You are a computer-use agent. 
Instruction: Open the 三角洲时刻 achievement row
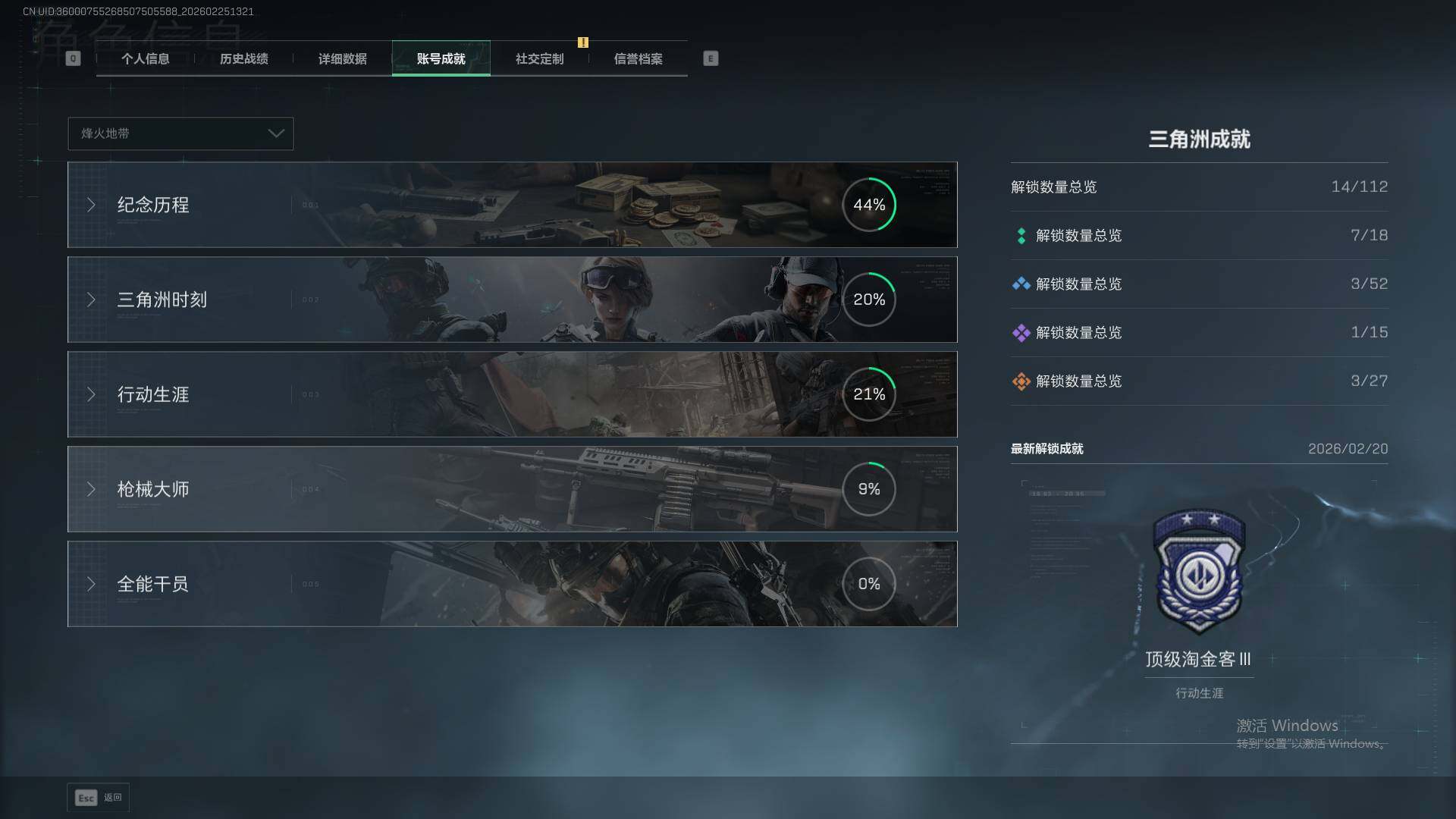pos(512,300)
